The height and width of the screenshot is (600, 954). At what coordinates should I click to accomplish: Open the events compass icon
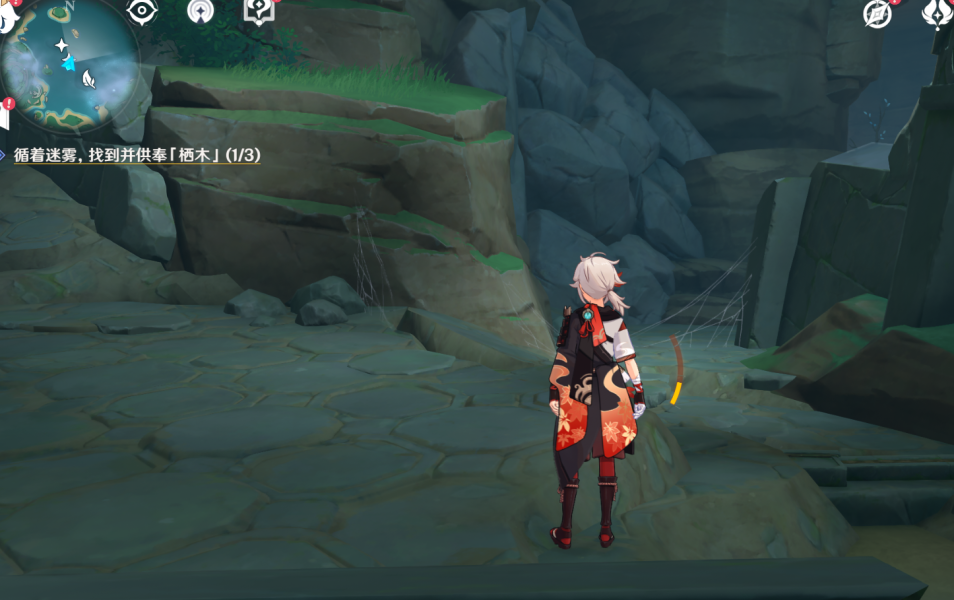tap(878, 13)
